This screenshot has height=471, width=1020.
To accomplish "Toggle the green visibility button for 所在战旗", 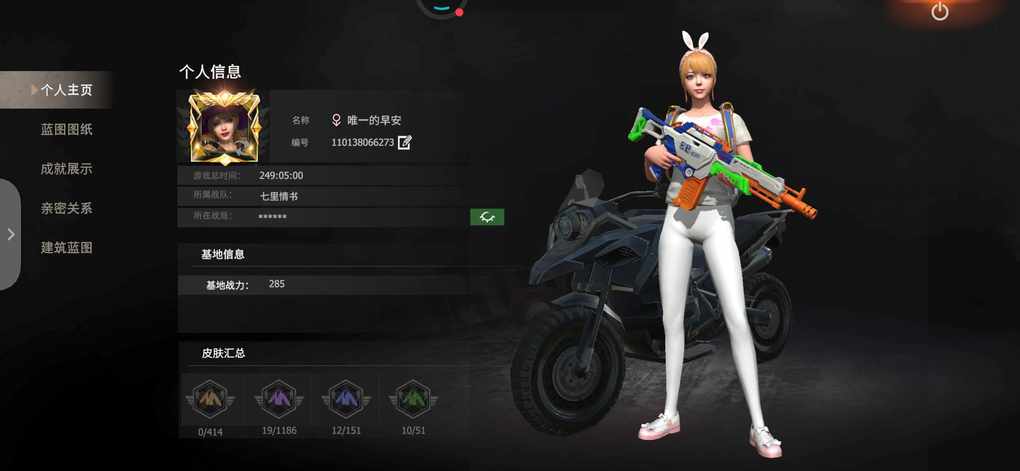I will [487, 216].
